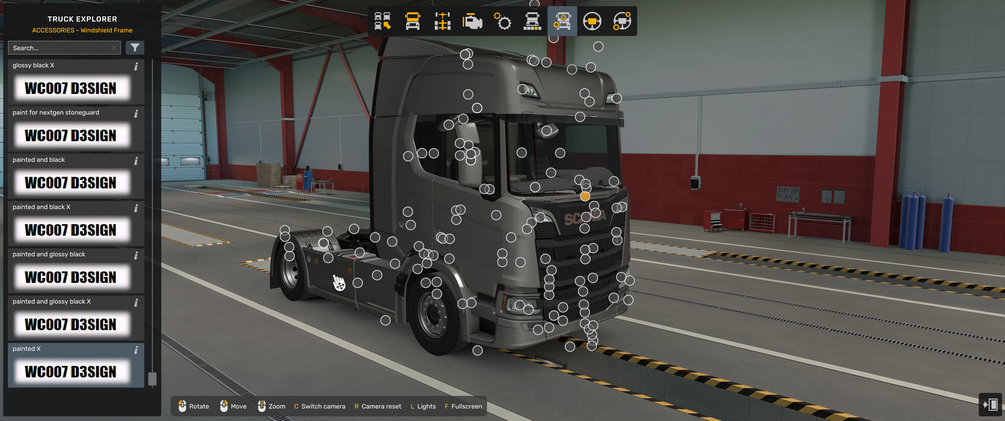Open the chassis category icon
Screen dimensions: 1005x421
pyautogui.click(x=442, y=21)
